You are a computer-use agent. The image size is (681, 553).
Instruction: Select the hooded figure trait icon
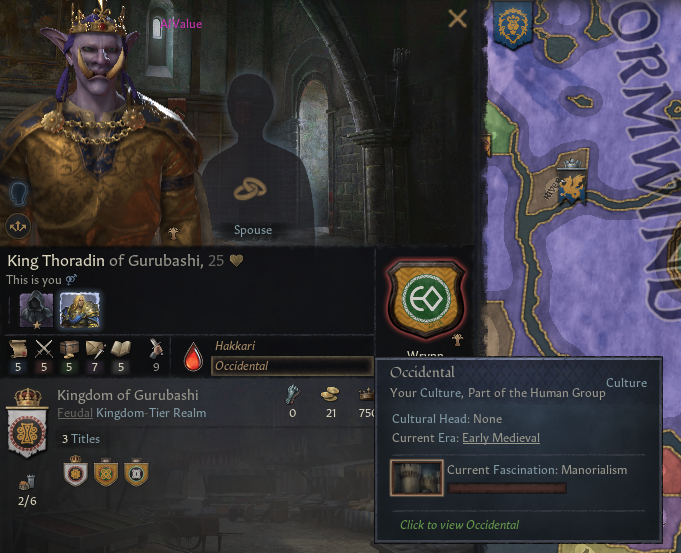point(36,309)
